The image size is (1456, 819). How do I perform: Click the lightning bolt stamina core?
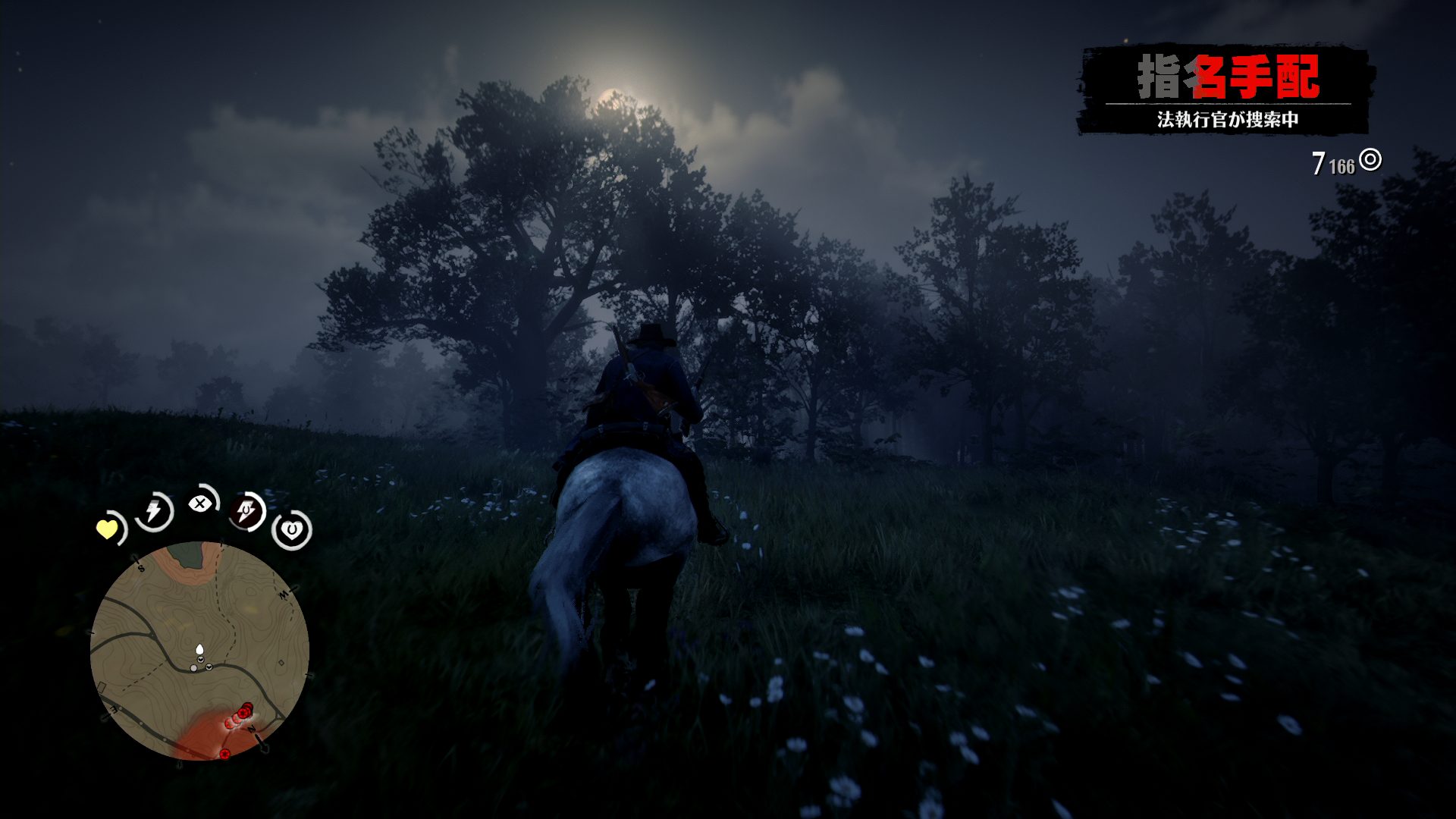click(154, 512)
